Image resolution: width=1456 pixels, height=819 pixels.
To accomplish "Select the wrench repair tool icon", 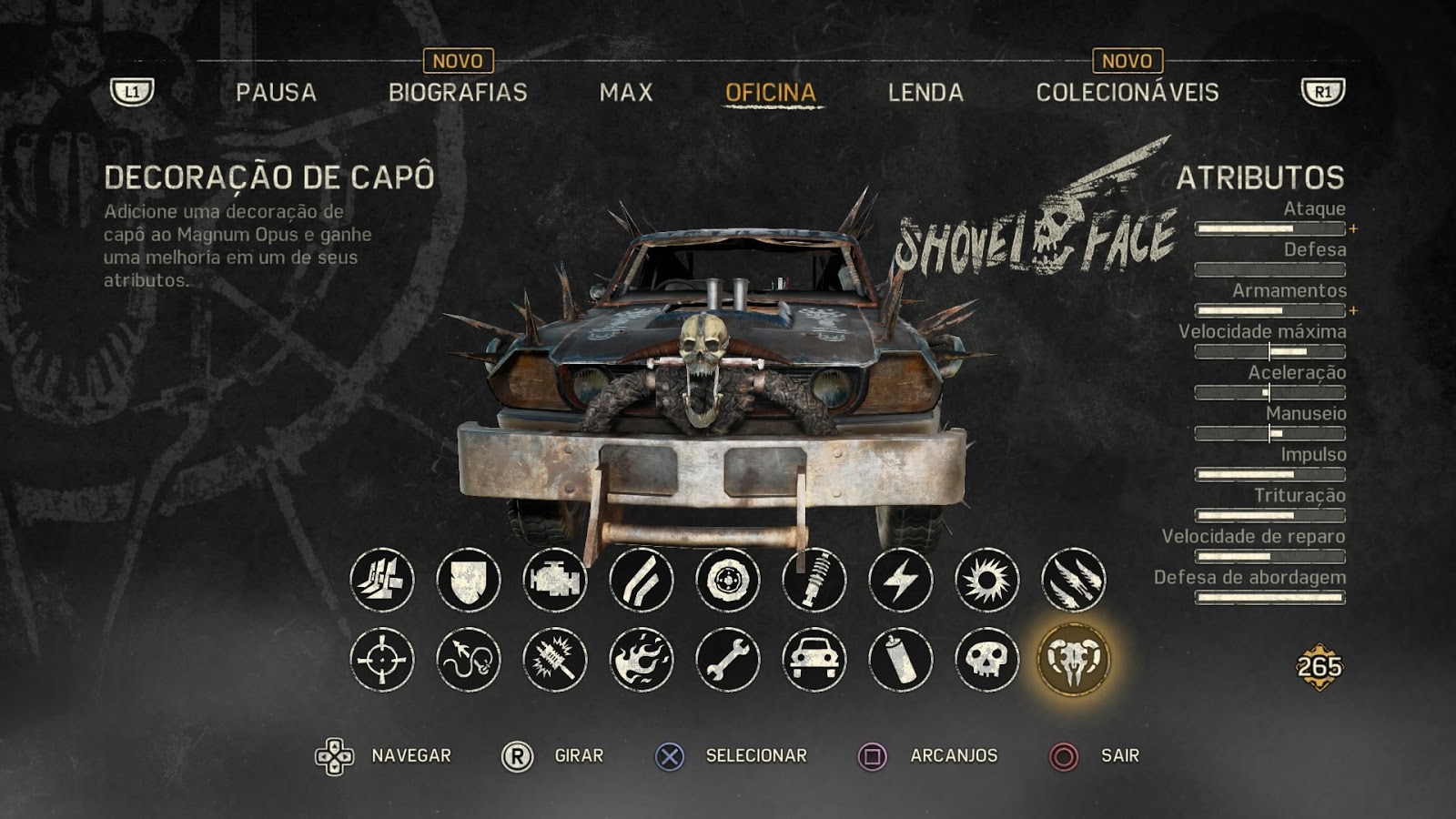I will (728, 662).
